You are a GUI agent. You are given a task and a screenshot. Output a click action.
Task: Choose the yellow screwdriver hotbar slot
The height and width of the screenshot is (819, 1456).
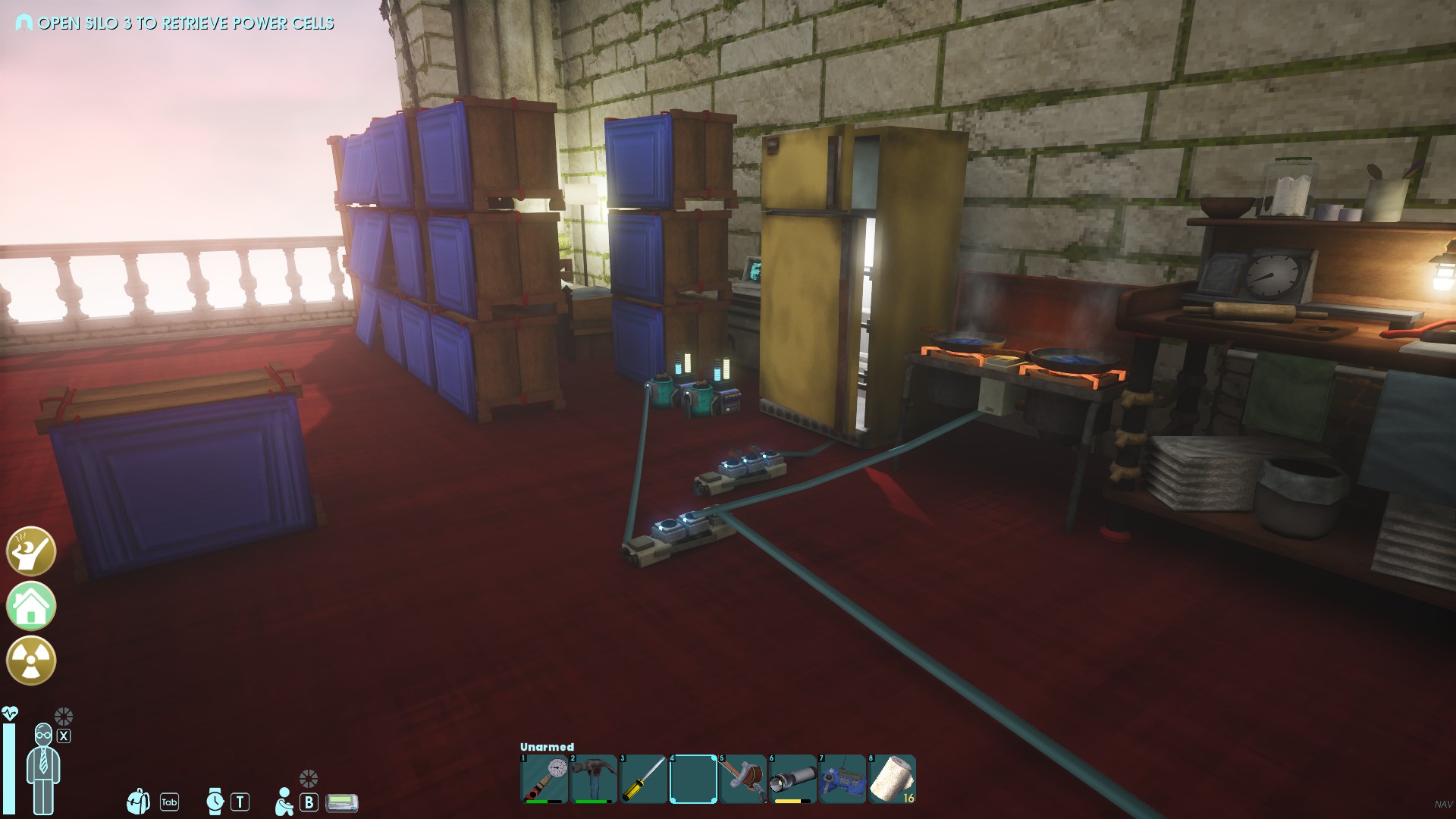(643, 778)
